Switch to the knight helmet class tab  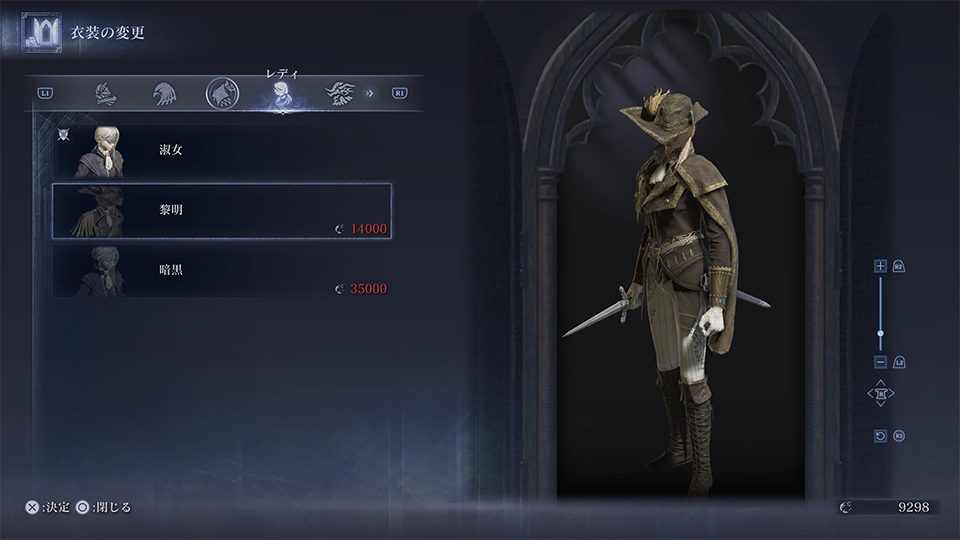(106, 94)
